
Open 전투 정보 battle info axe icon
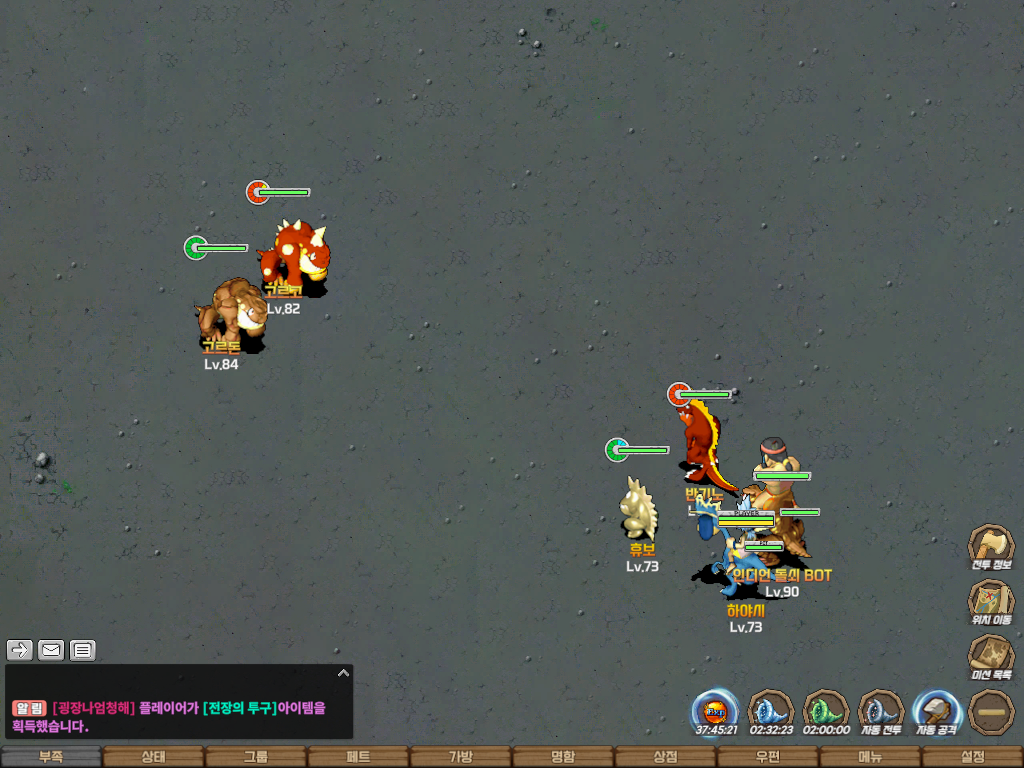991,545
